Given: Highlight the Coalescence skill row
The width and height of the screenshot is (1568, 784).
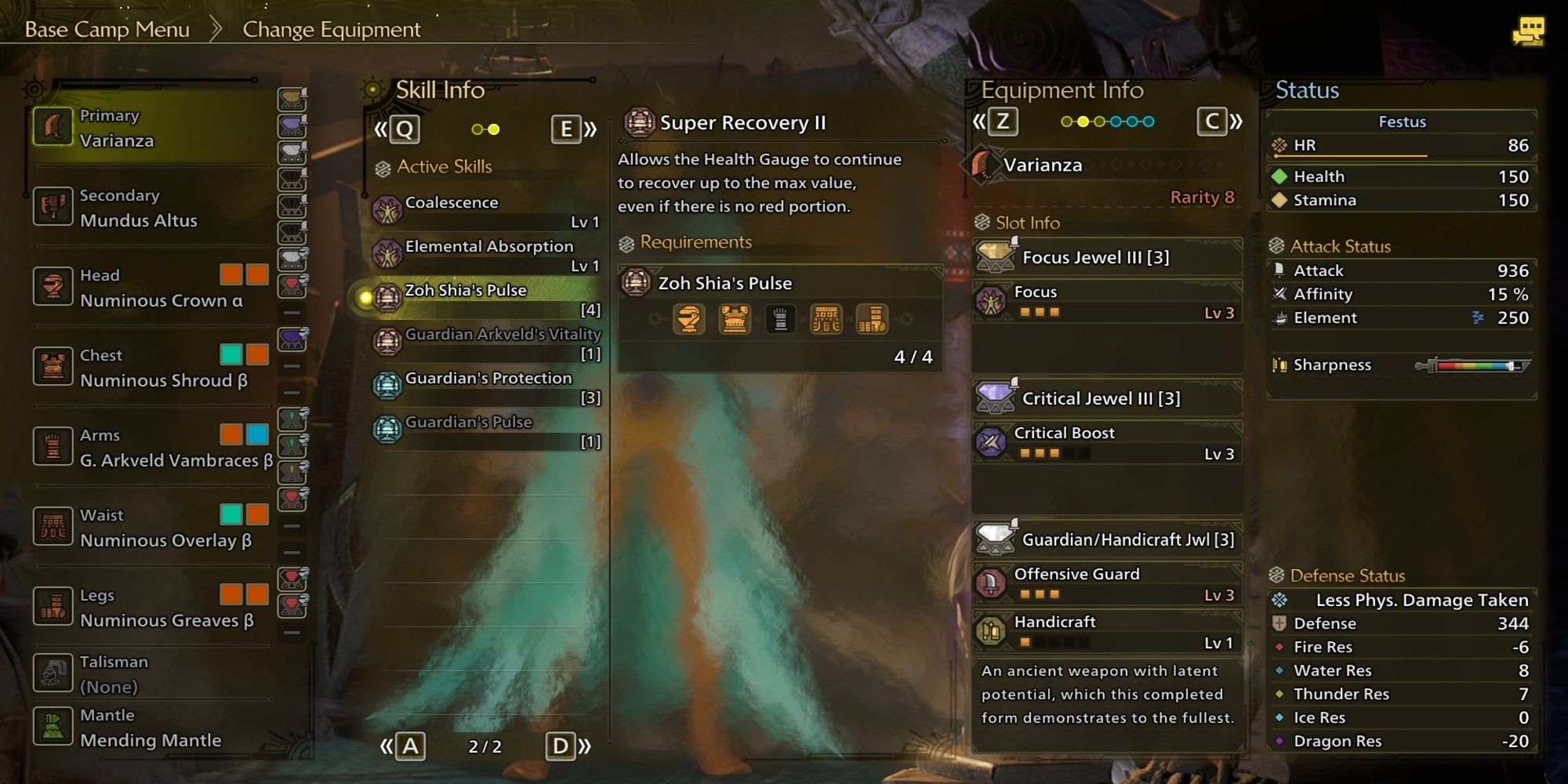Looking at the screenshot, I should coord(486,210).
